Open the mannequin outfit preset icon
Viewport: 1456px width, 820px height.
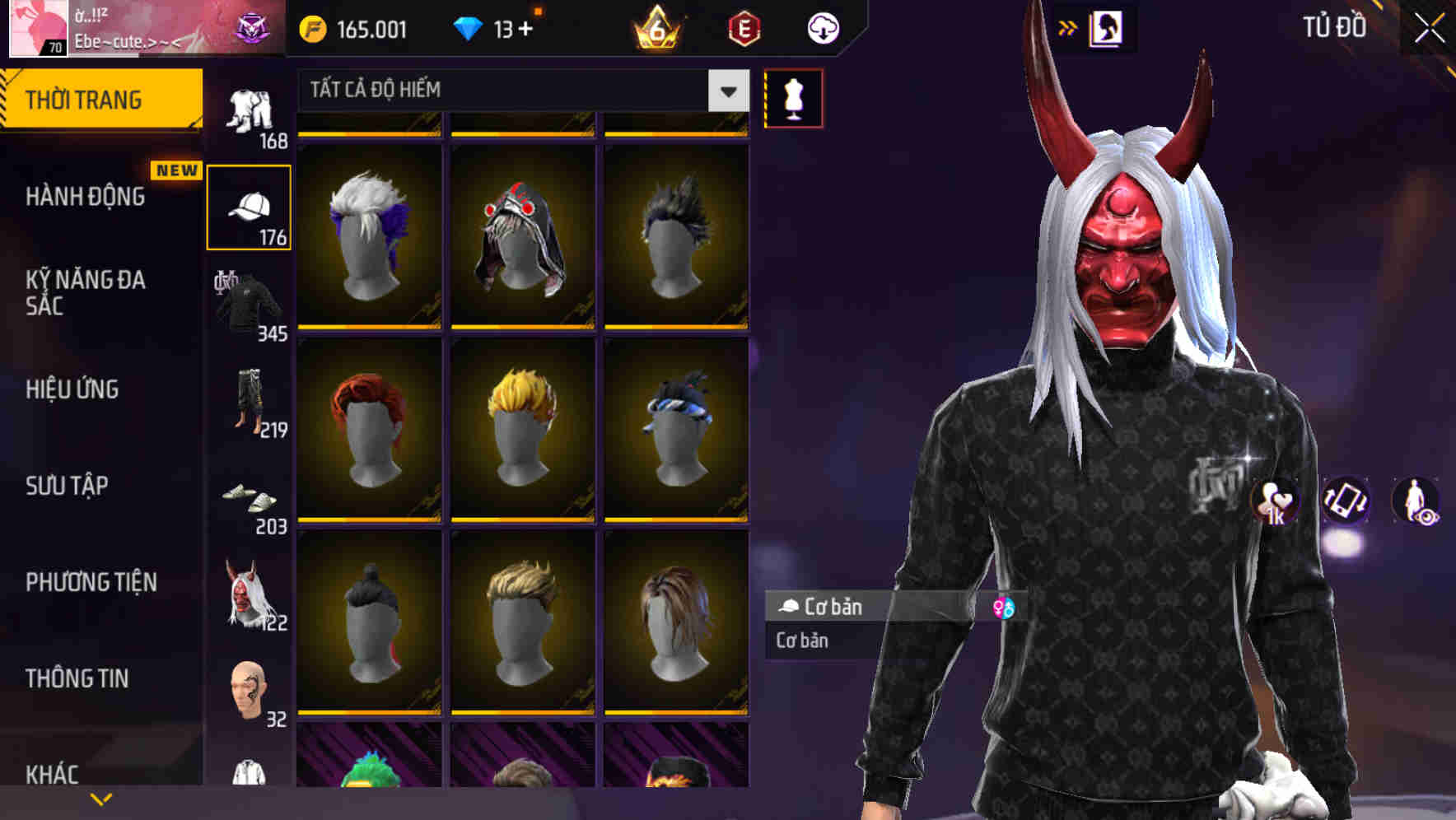(x=793, y=97)
